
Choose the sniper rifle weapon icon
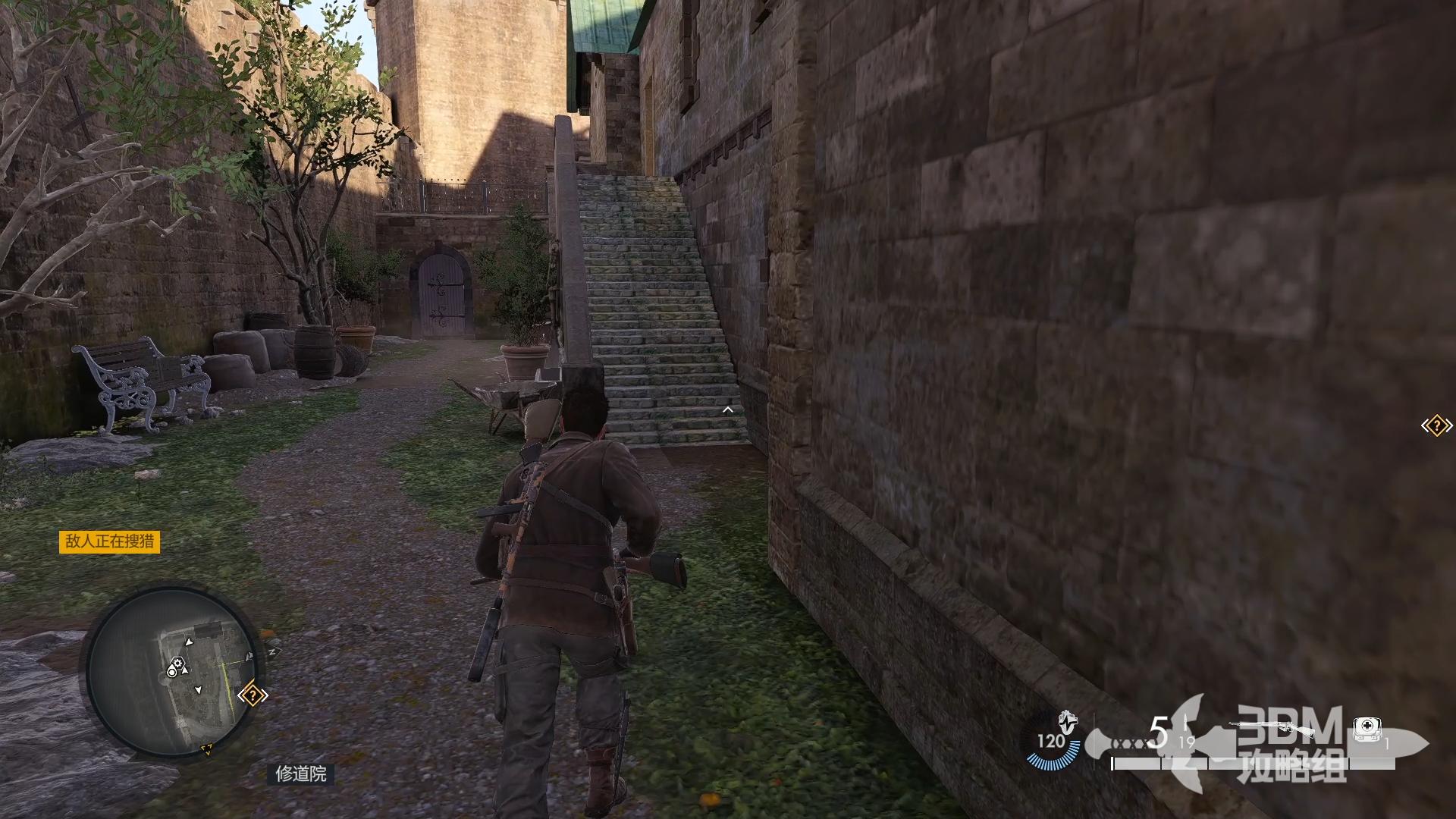[1272, 728]
